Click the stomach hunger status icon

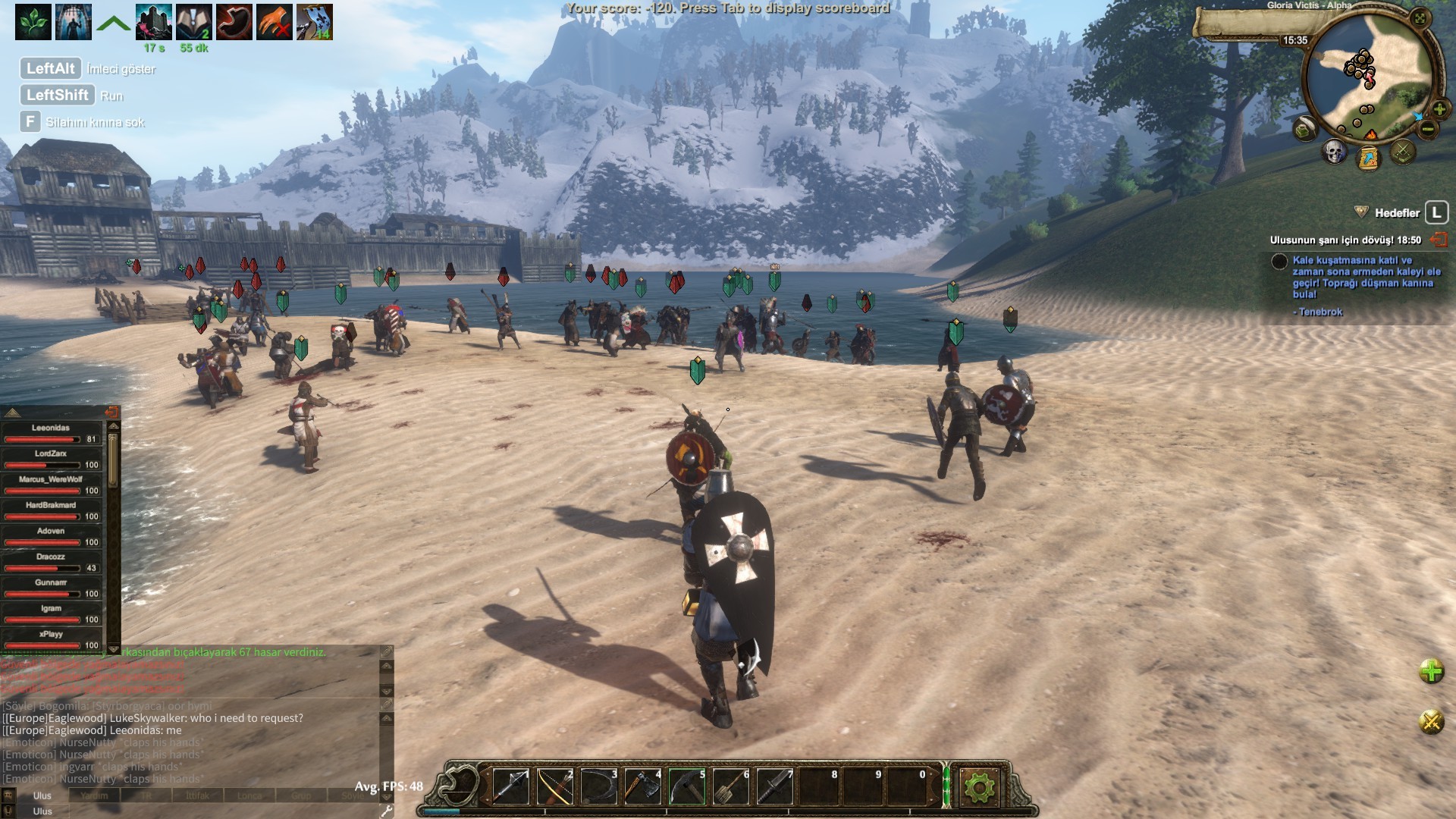[x=234, y=21]
